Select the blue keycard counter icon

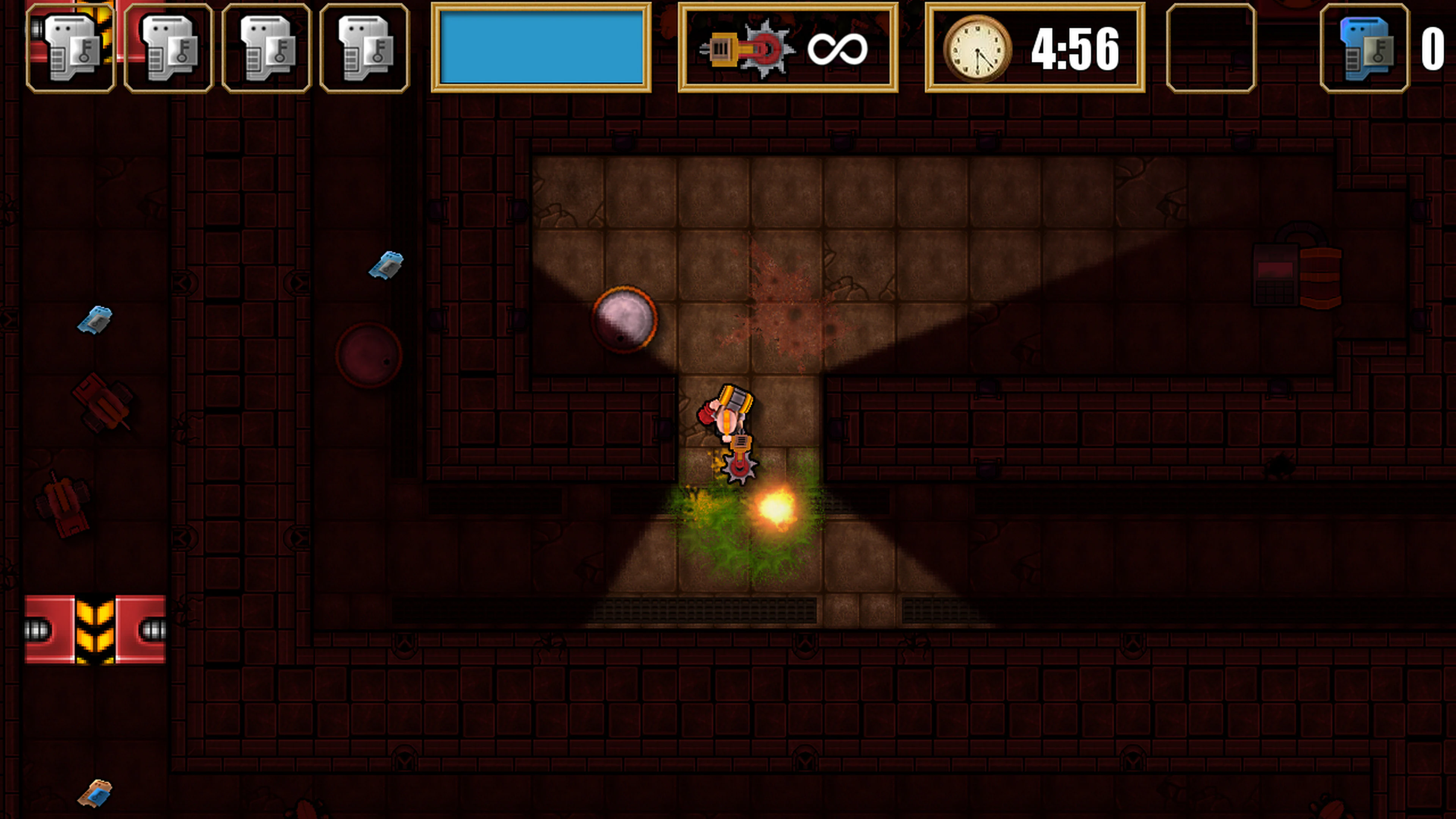coord(1365,48)
